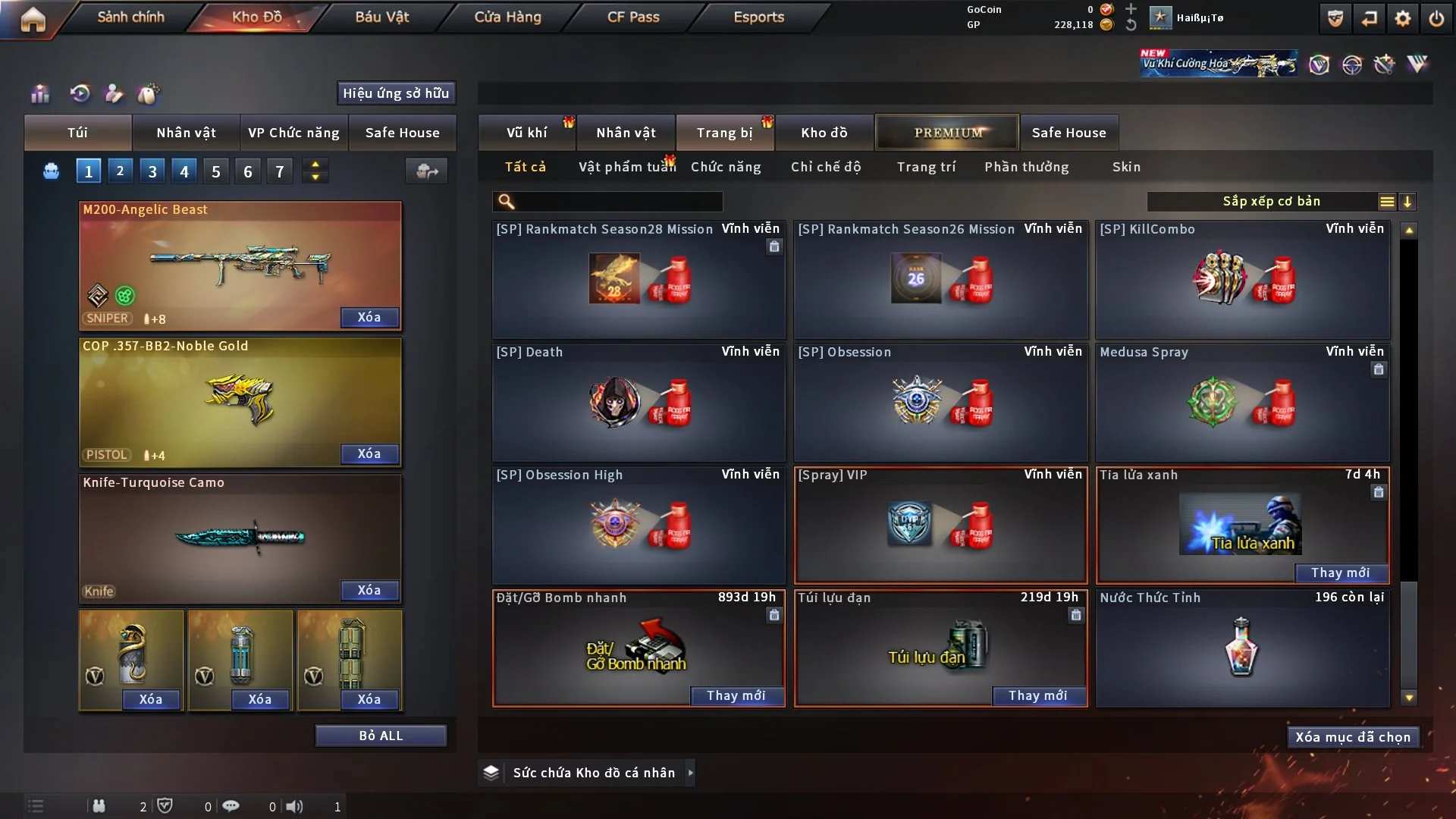Click Bỏ ALL to unequip everything

click(381, 736)
